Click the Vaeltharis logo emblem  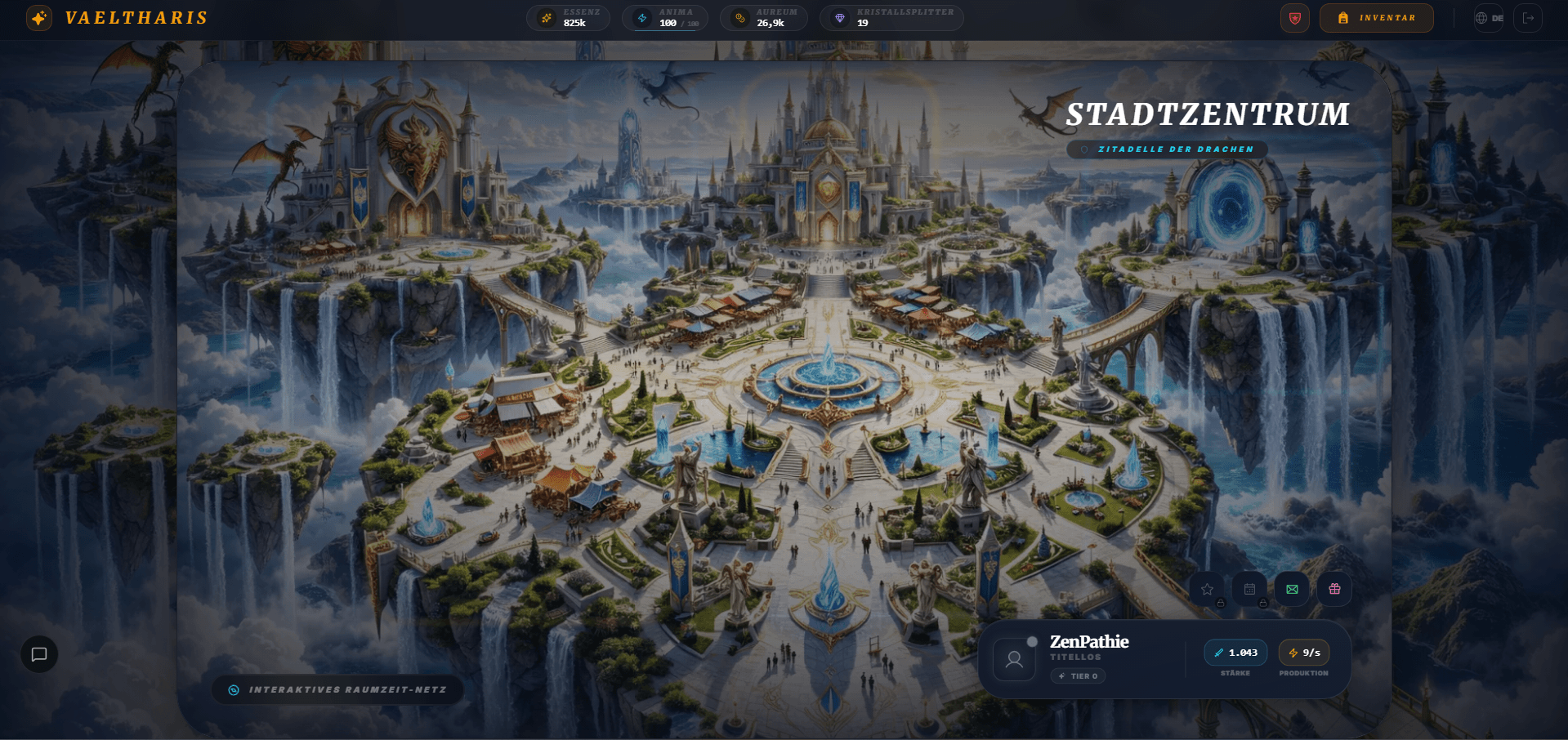38,18
